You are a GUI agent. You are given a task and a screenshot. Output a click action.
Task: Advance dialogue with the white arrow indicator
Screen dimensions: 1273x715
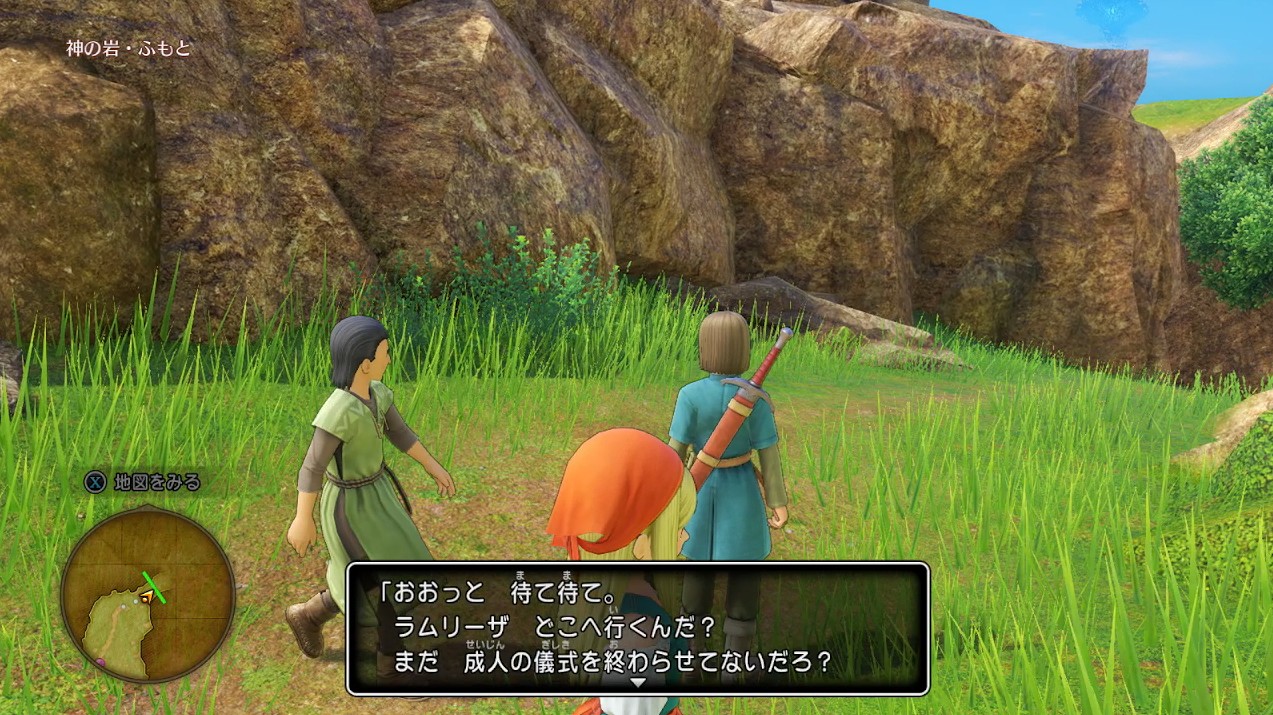tap(637, 682)
